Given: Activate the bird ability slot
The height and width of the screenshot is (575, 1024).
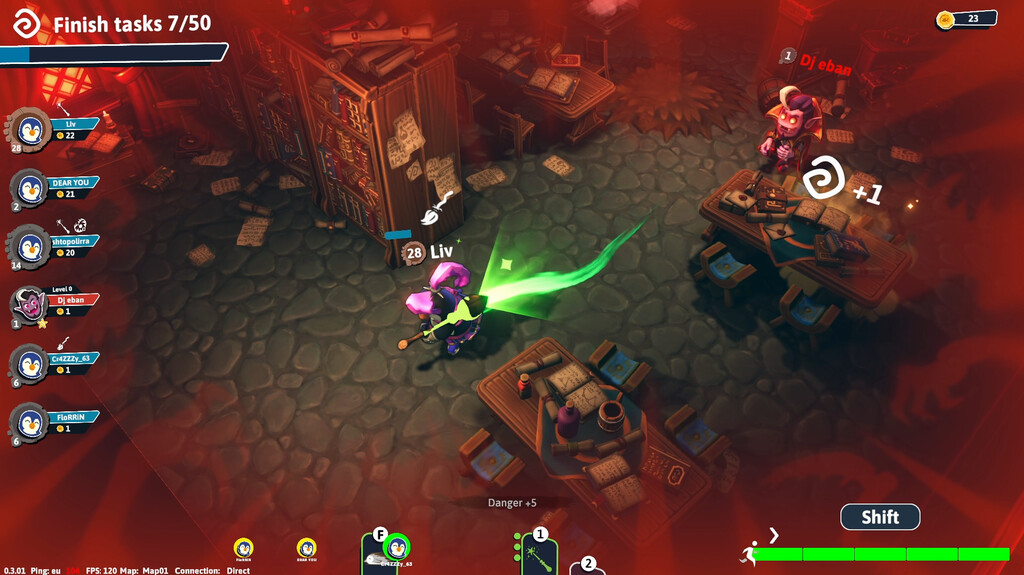Looking at the screenshot, I should (x=387, y=553).
